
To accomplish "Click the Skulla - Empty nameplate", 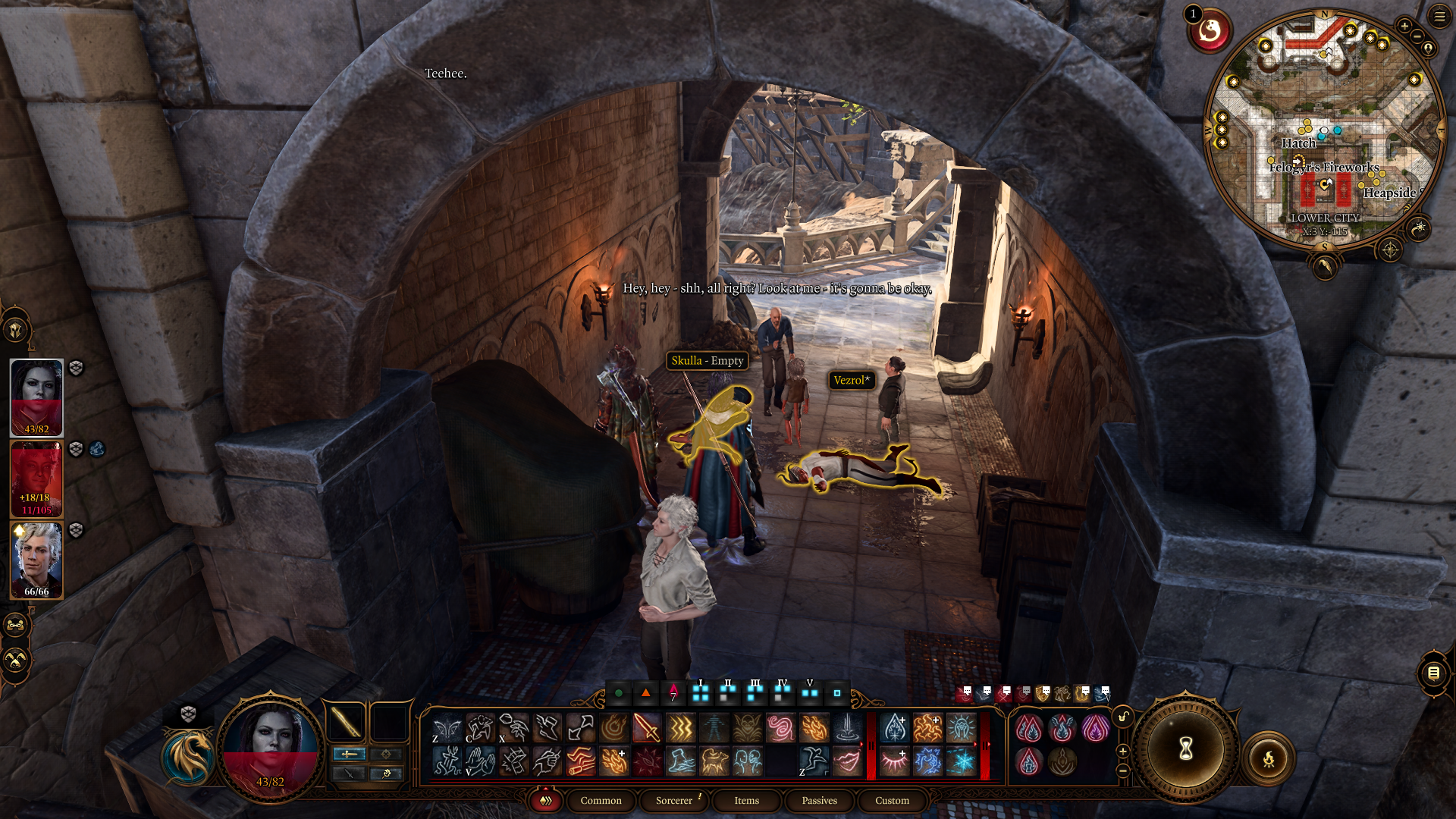I will (x=707, y=361).
